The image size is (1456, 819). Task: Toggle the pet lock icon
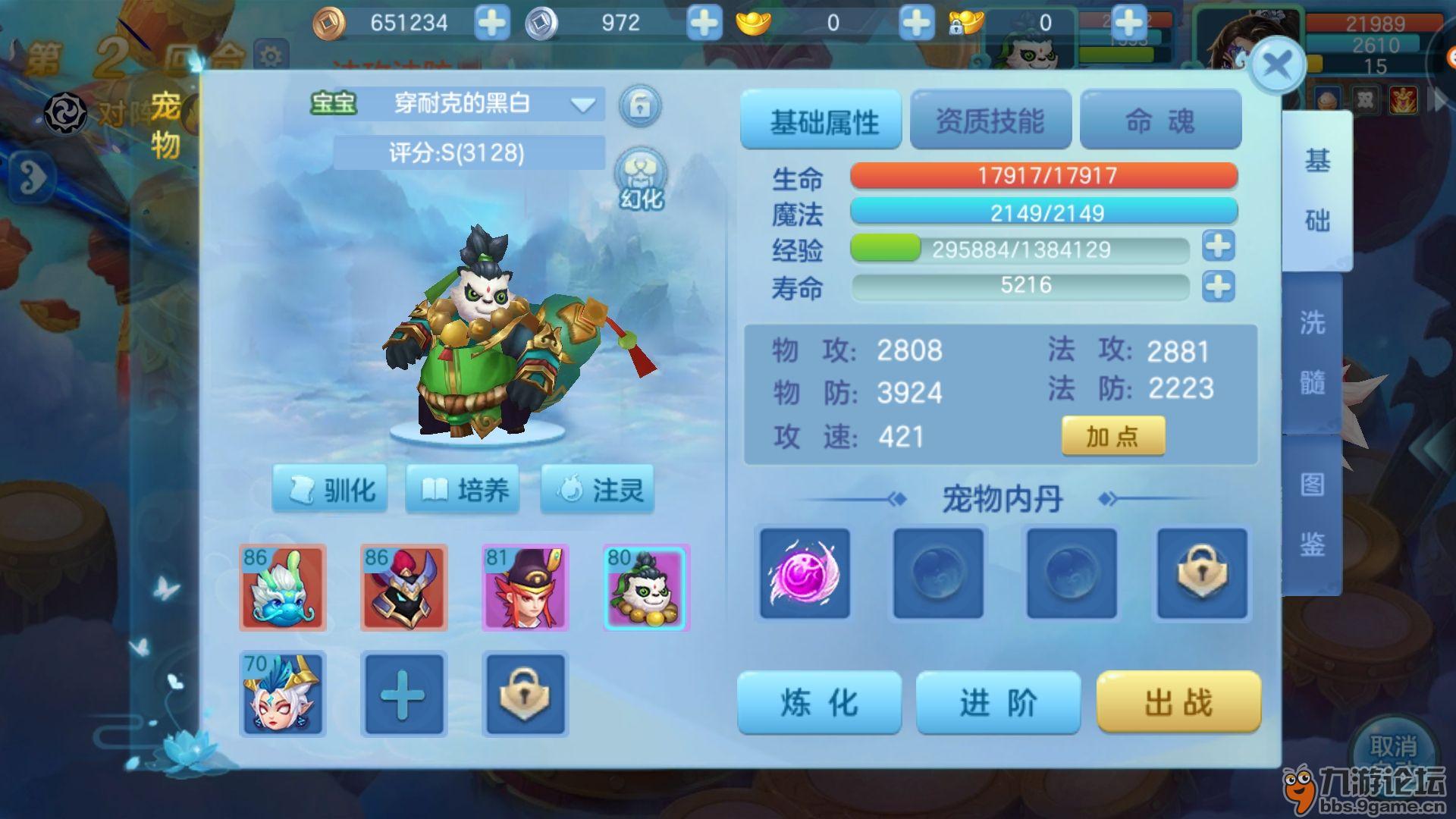(640, 105)
